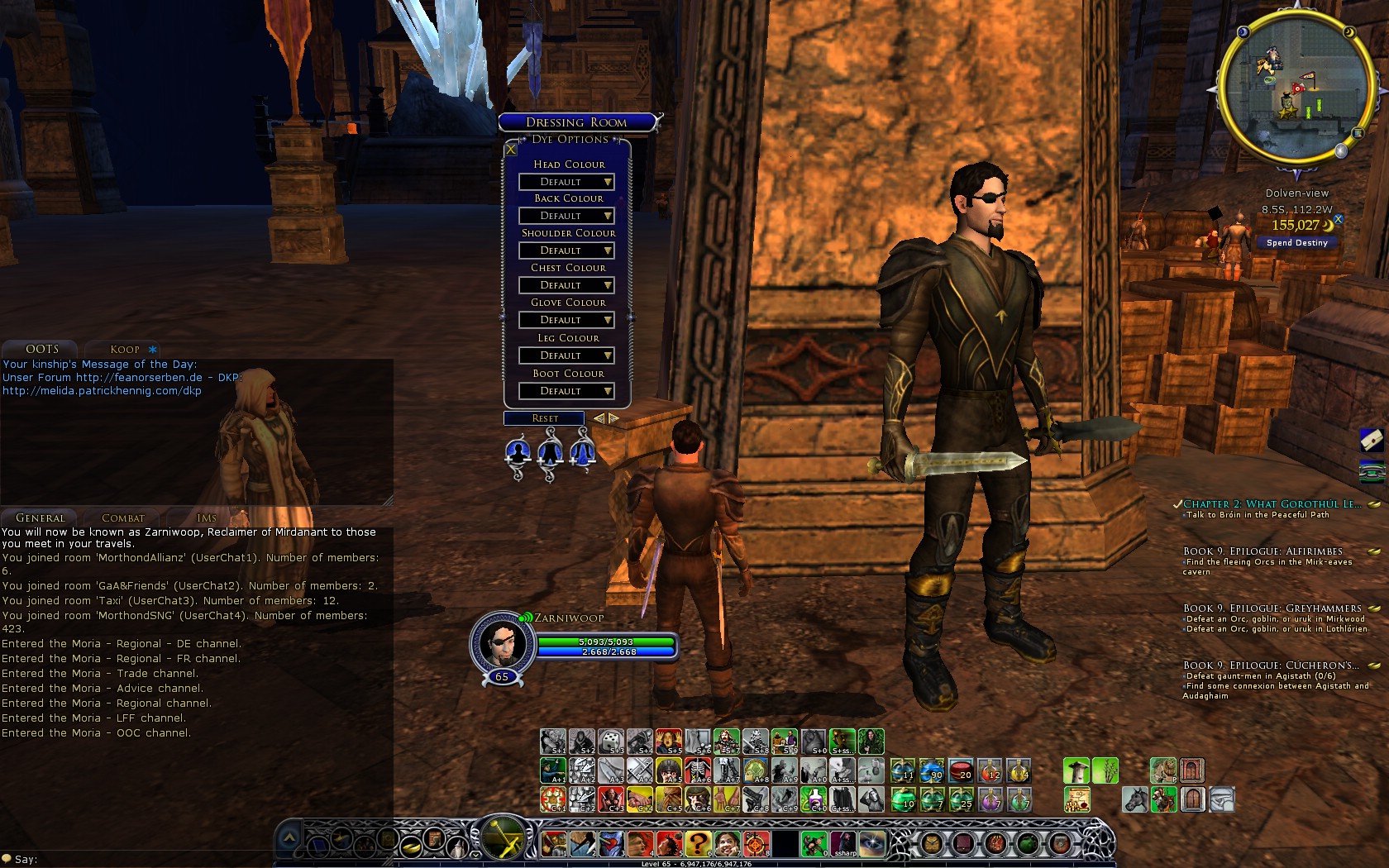Expand the Boot Colour dropdown
This screenshot has width=1389, height=868.
[567, 391]
